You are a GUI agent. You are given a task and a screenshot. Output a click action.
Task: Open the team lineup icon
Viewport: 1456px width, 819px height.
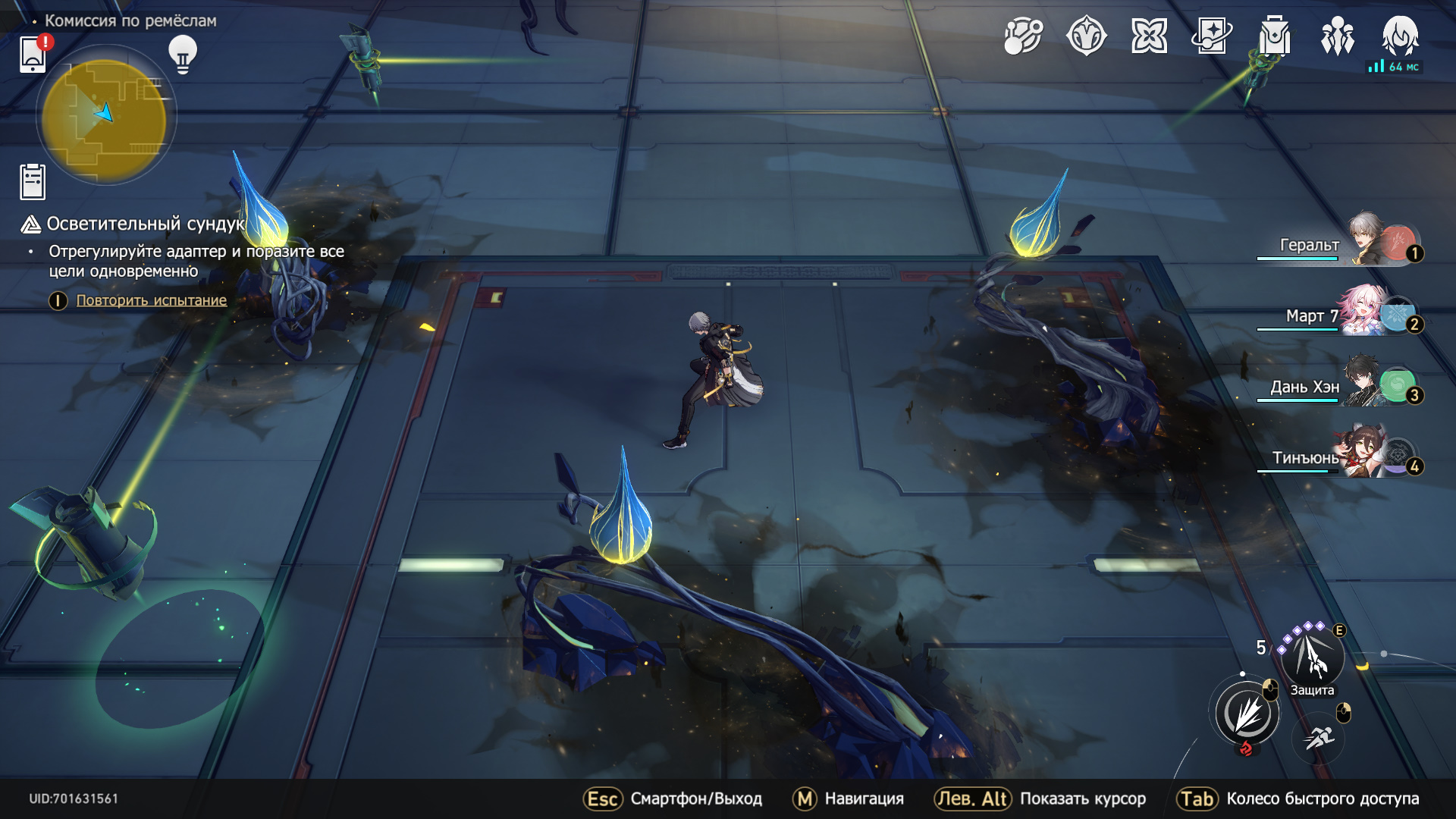pyautogui.click(x=1338, y=36)
